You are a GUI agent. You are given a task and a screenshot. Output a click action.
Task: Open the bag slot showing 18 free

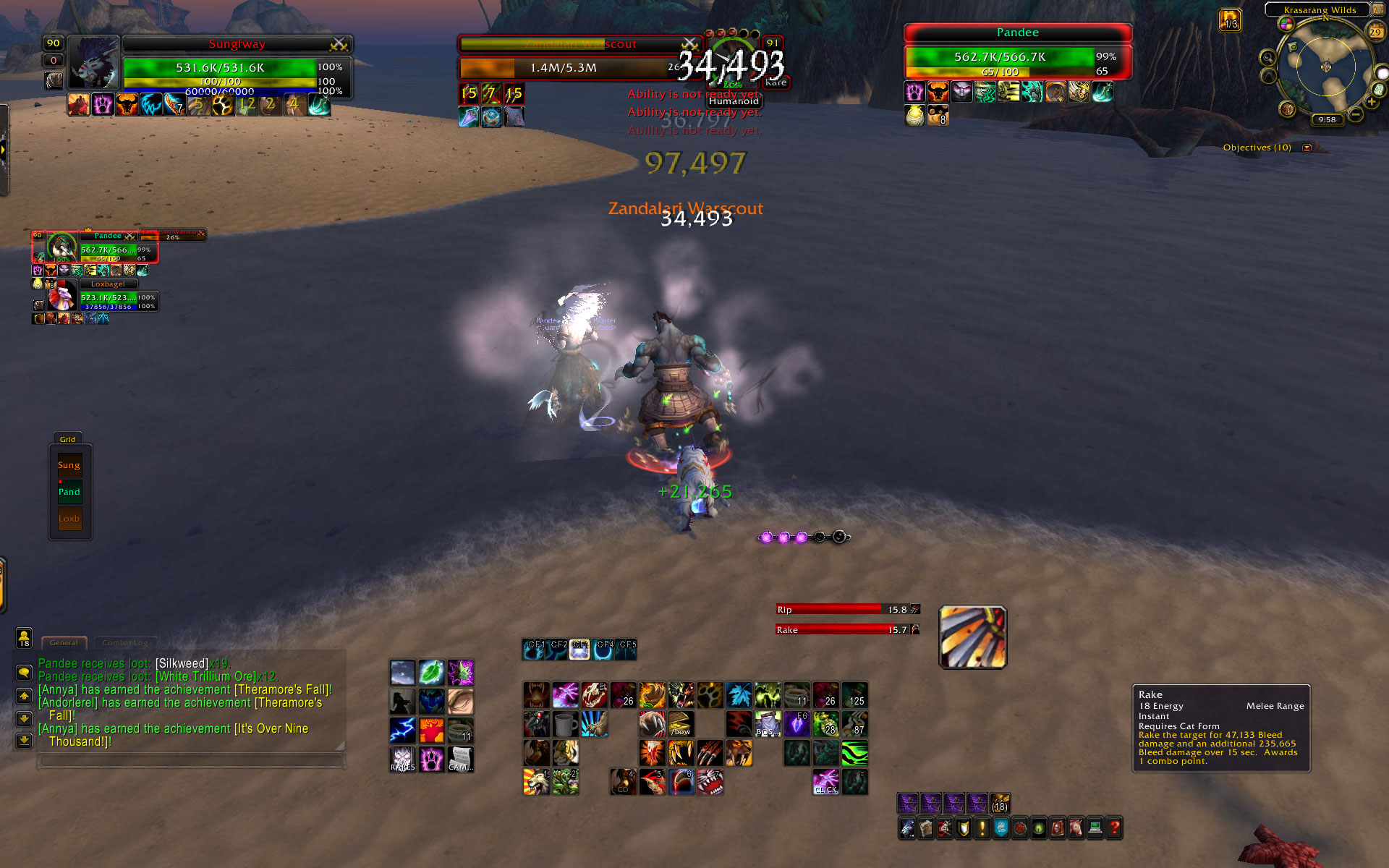point(999,804)
